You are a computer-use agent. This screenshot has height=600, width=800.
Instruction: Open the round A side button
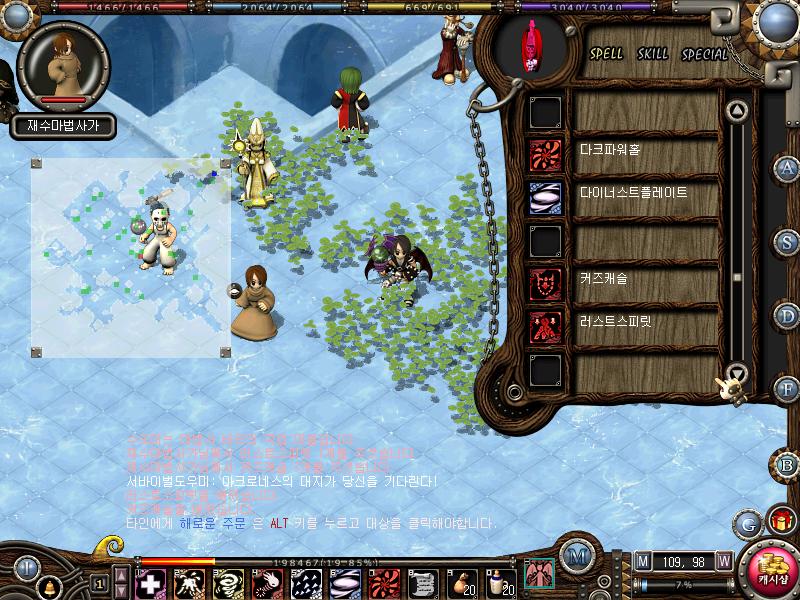788,168
